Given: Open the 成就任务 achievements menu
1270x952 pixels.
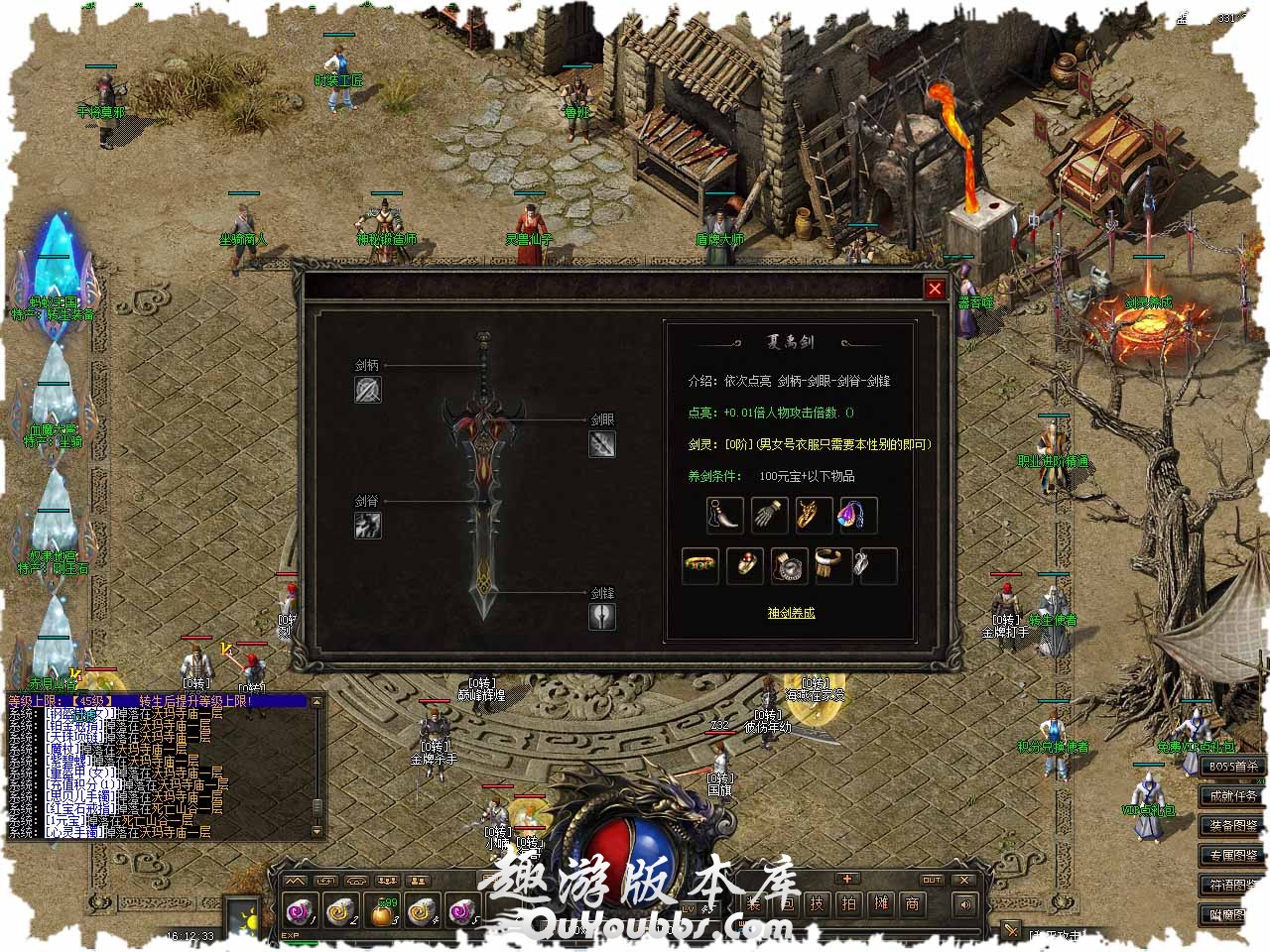Looking at the screenshot, I should click(1233, 796).
